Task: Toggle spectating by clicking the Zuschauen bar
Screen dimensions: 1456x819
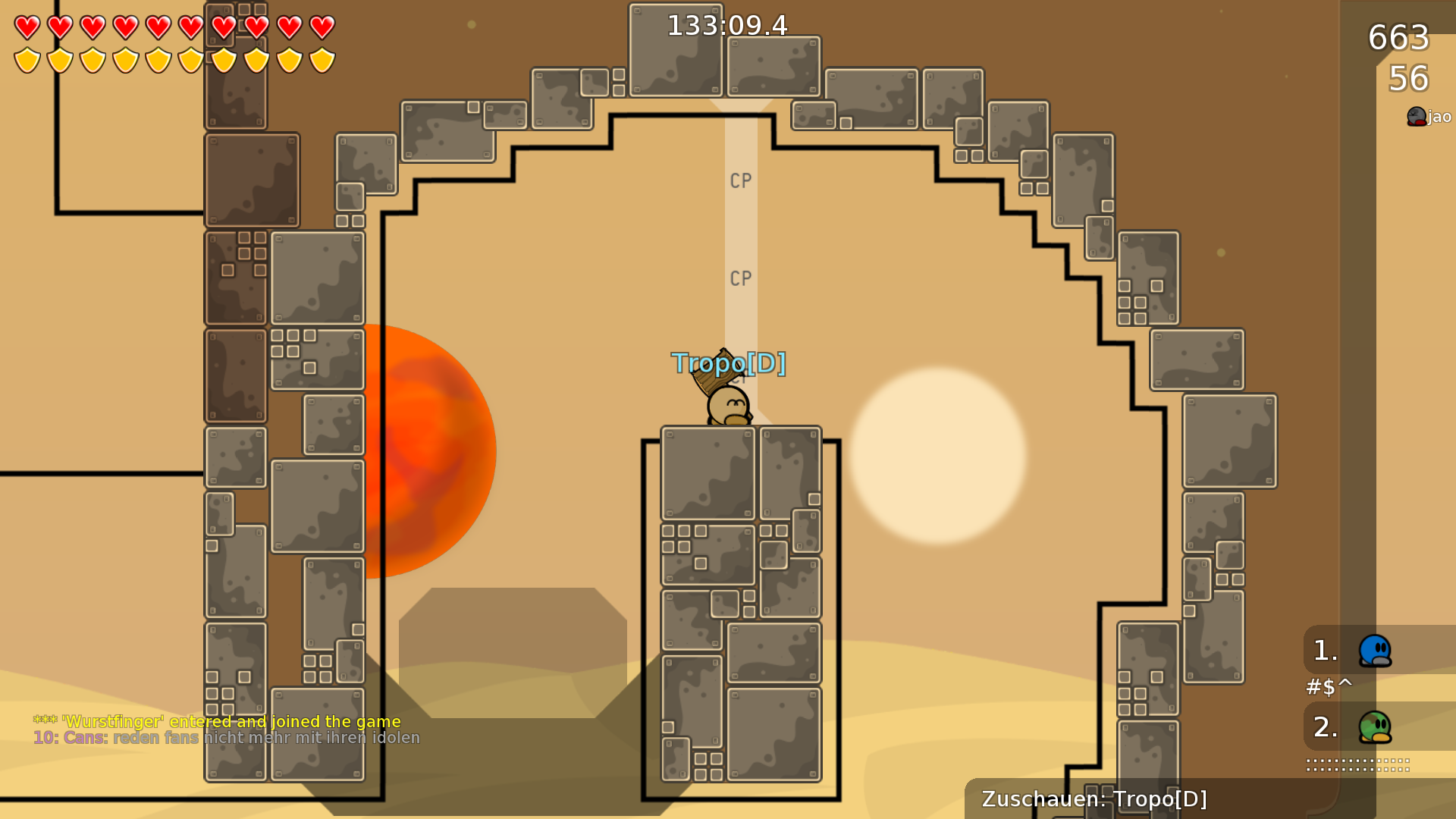Action: tap(1094, 799)
